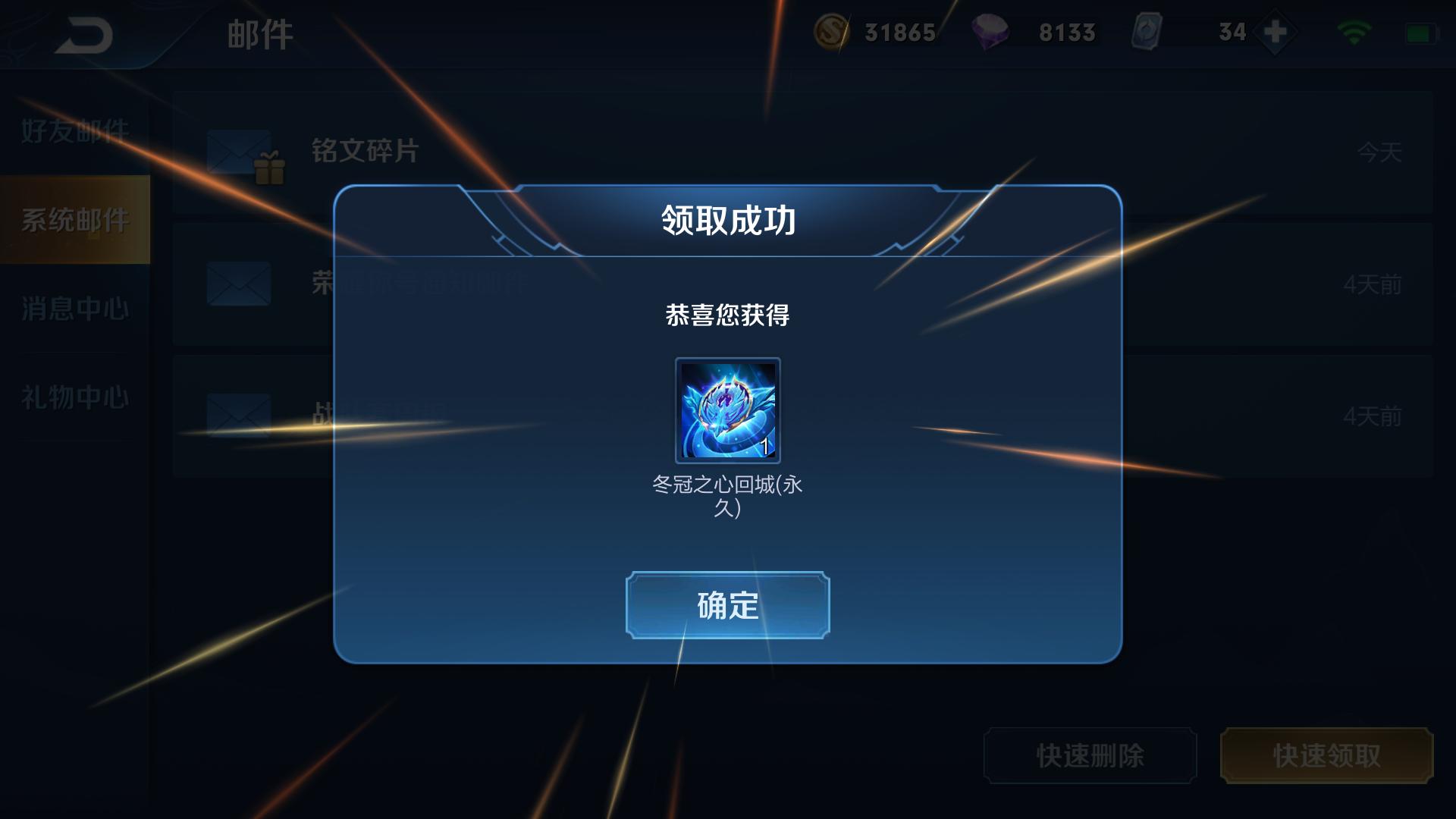Click the gold coin currency icon
The height and width of the screenshot is (819, 1456).
[x=831, y=32]
